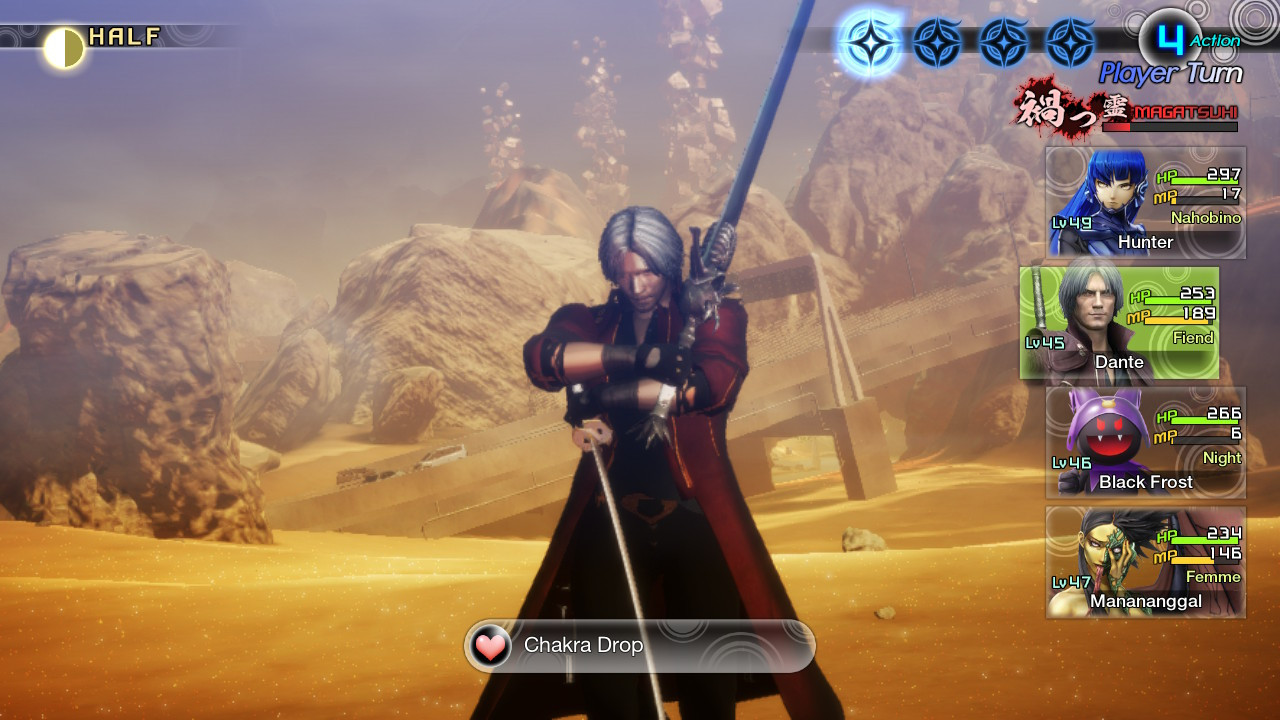Screen dimensions: 1280x720
Task: Click the second Press Turn icon
Action: tap(936, 40)
